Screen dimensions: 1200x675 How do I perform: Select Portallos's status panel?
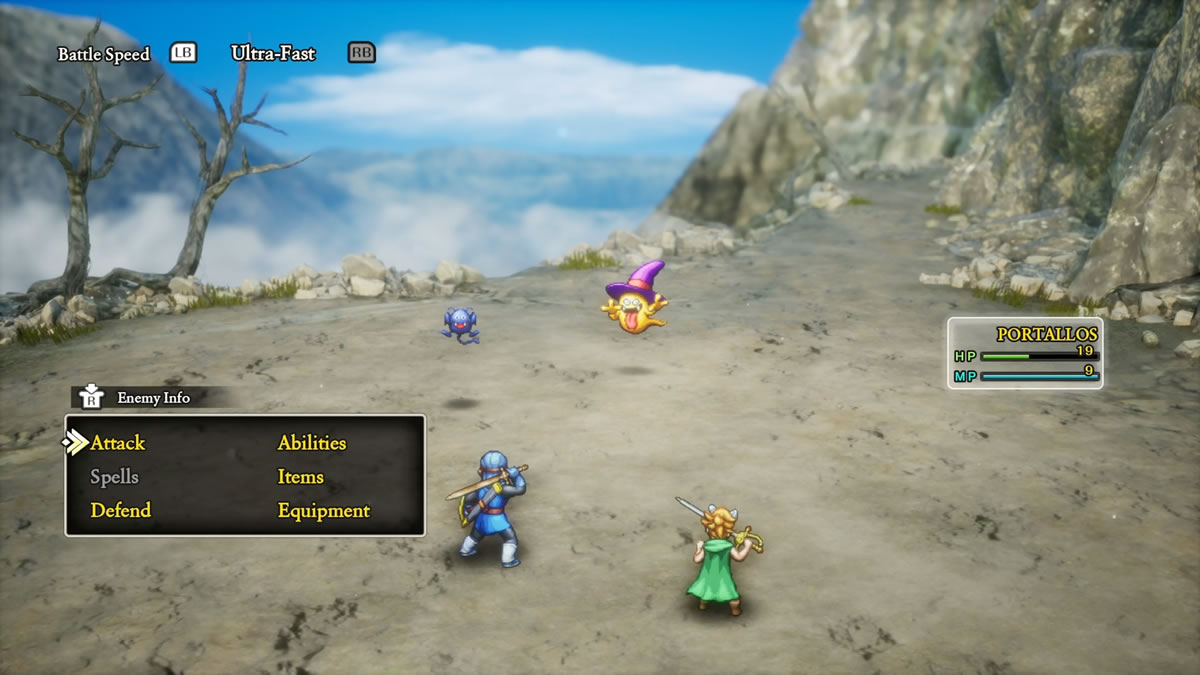coord(1025,353)
